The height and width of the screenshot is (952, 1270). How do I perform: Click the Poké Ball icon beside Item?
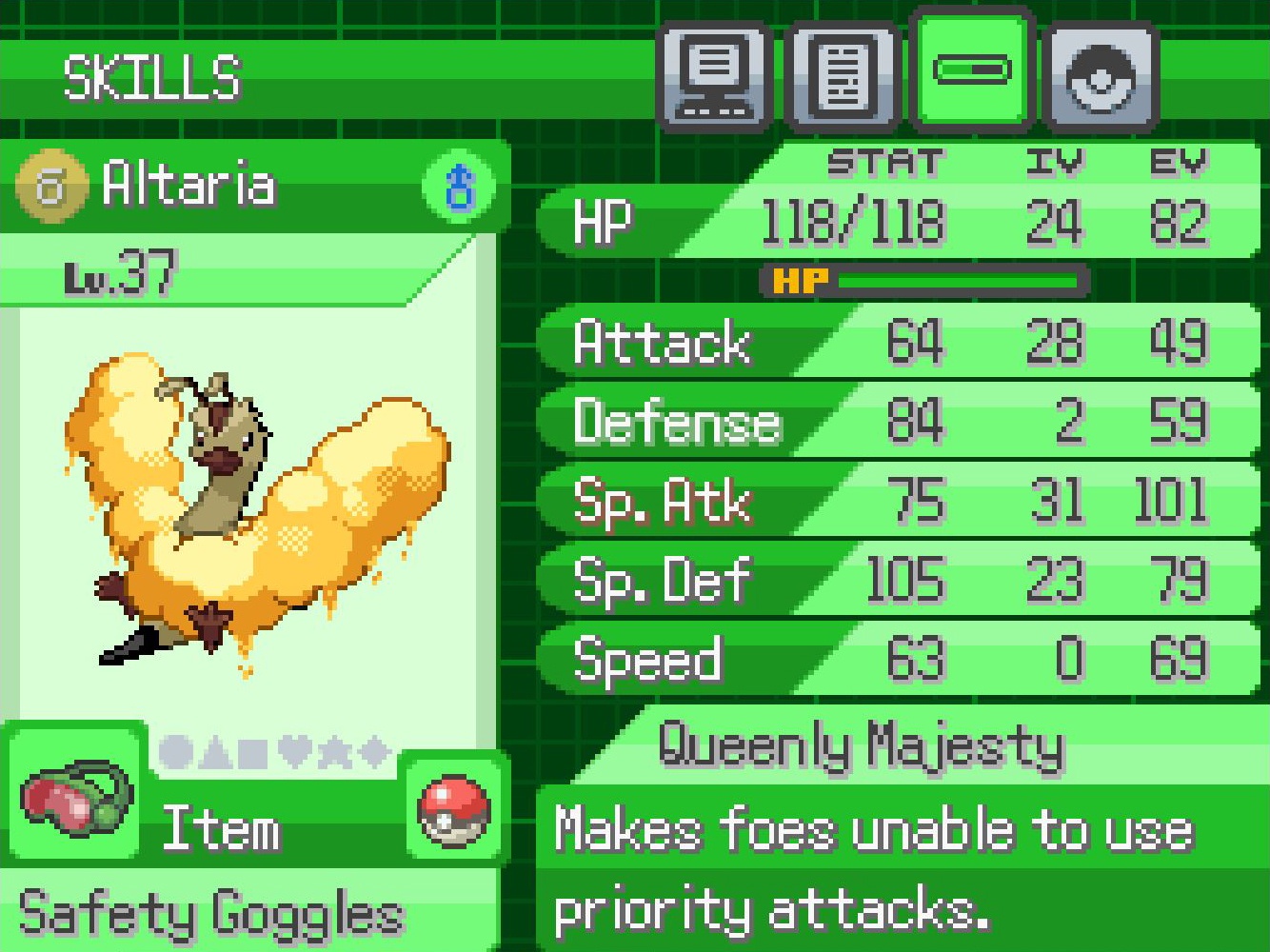(x=454, y=810)
